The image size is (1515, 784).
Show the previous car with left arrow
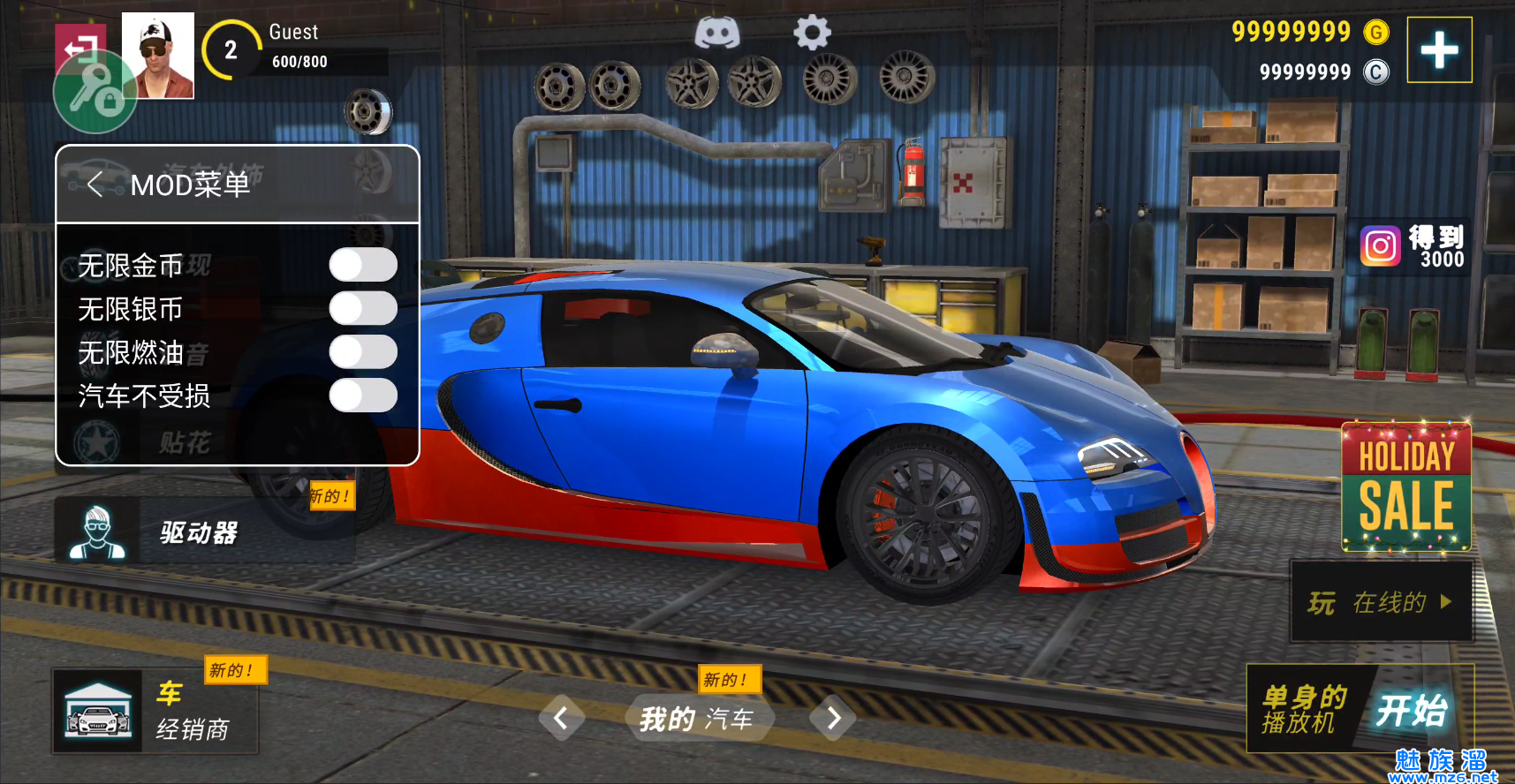pos(561,719)
